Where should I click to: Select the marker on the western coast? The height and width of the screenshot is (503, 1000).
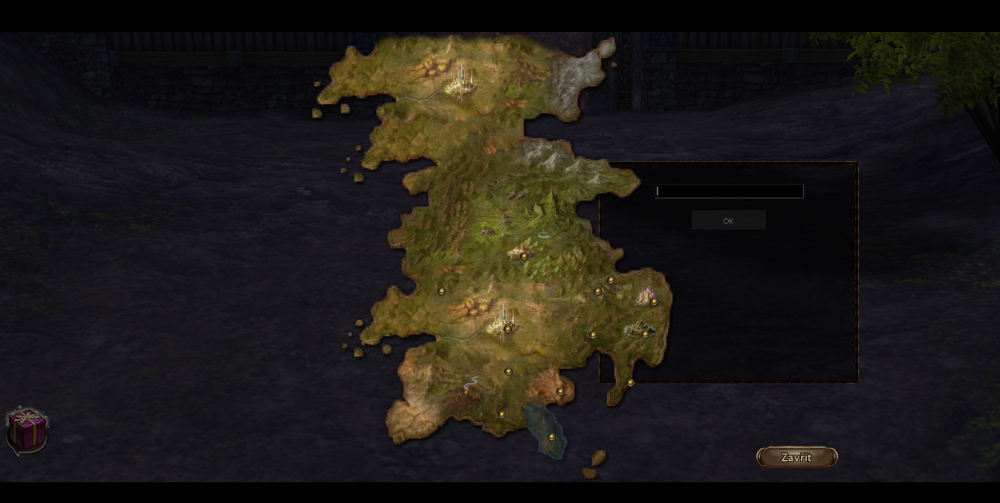[x=441, y=291]
